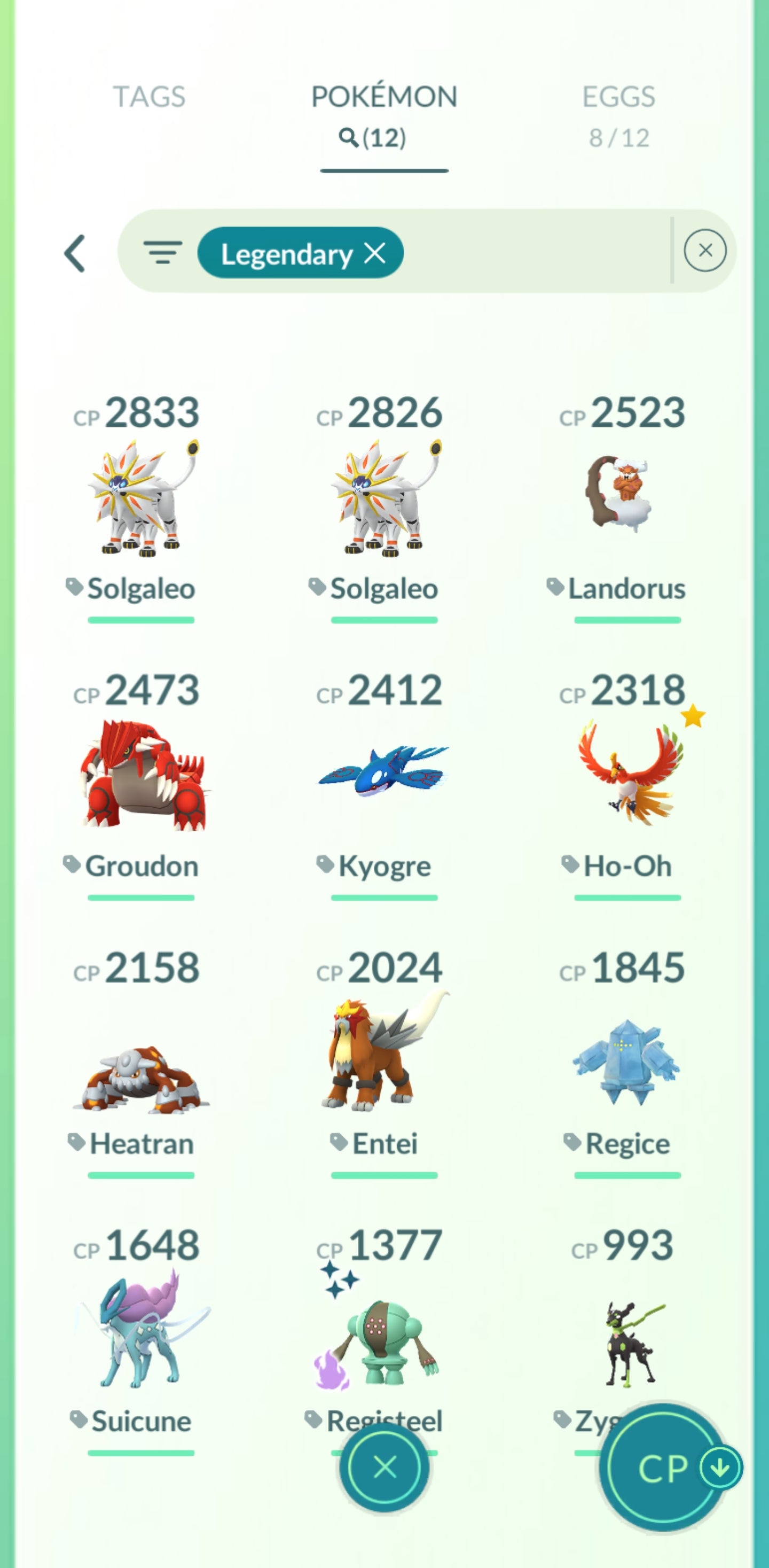Remove the Legendary filter chip
Viewport: 769px width, 1568px height.
(375, 254)
